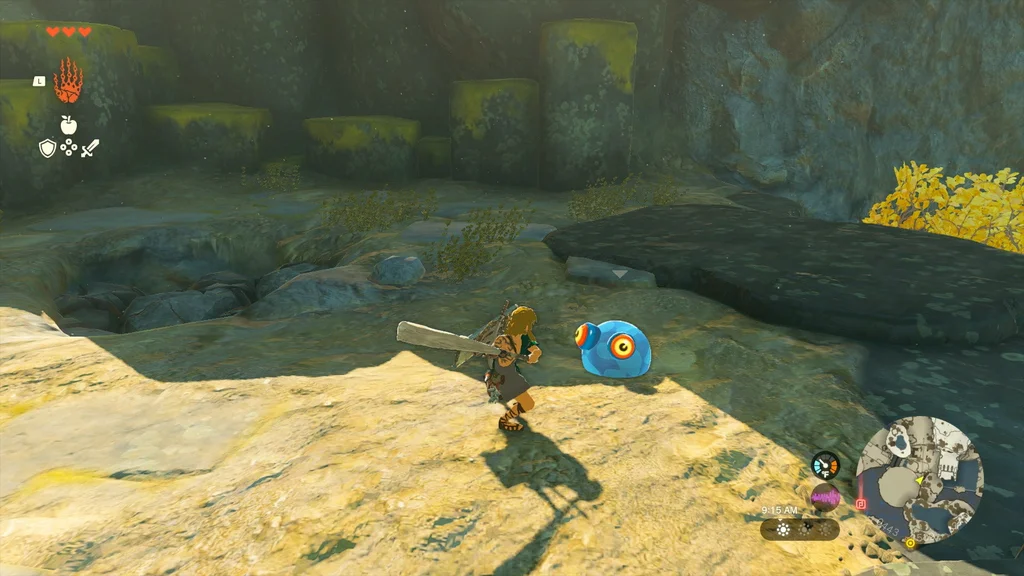Viewport: 1024px width, 576px height.
Task: Select the pink shrine marker on minimap edge
Action: 861,504
